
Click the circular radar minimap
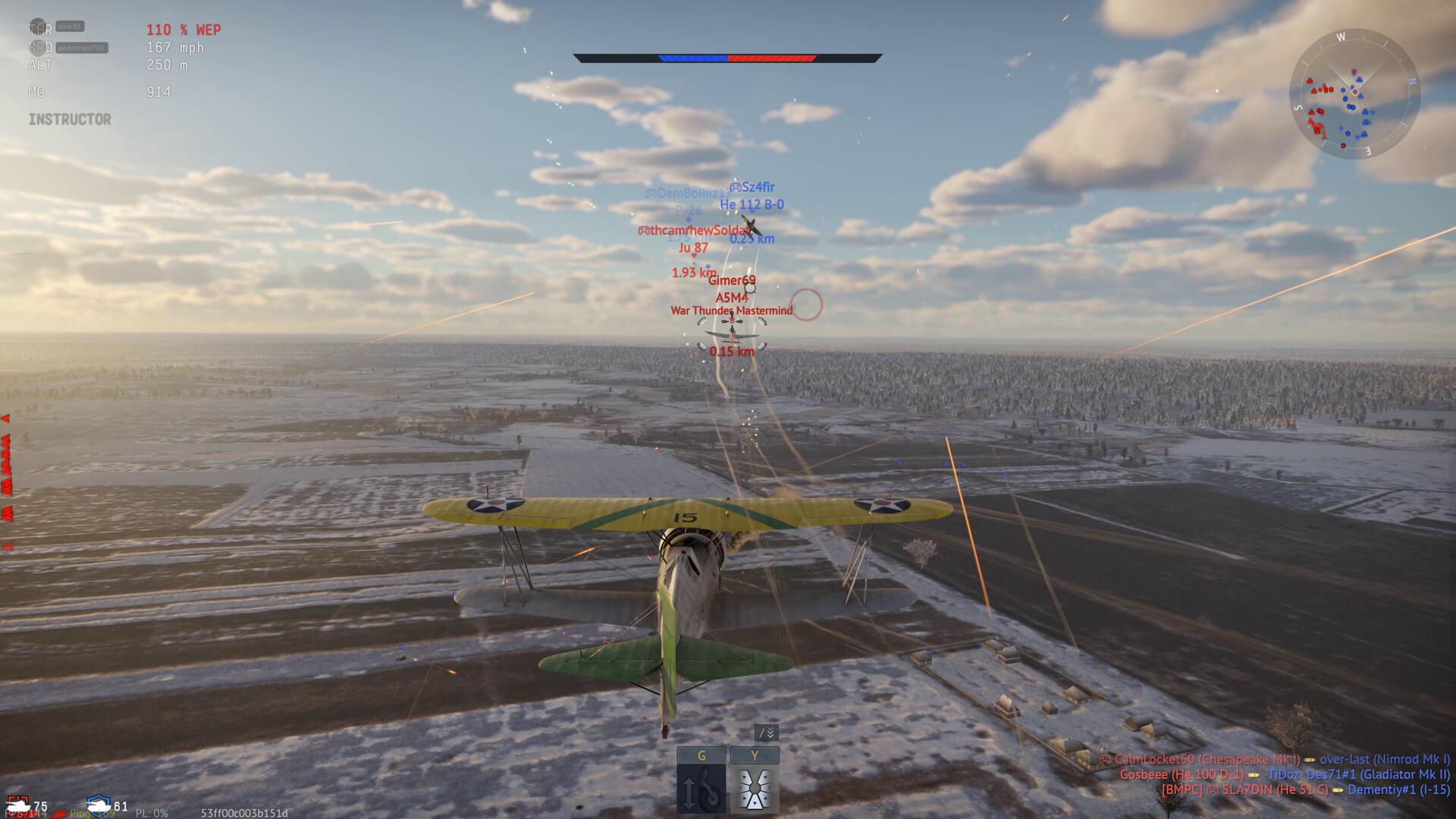pyautogui.click(x=1354, y=94)
